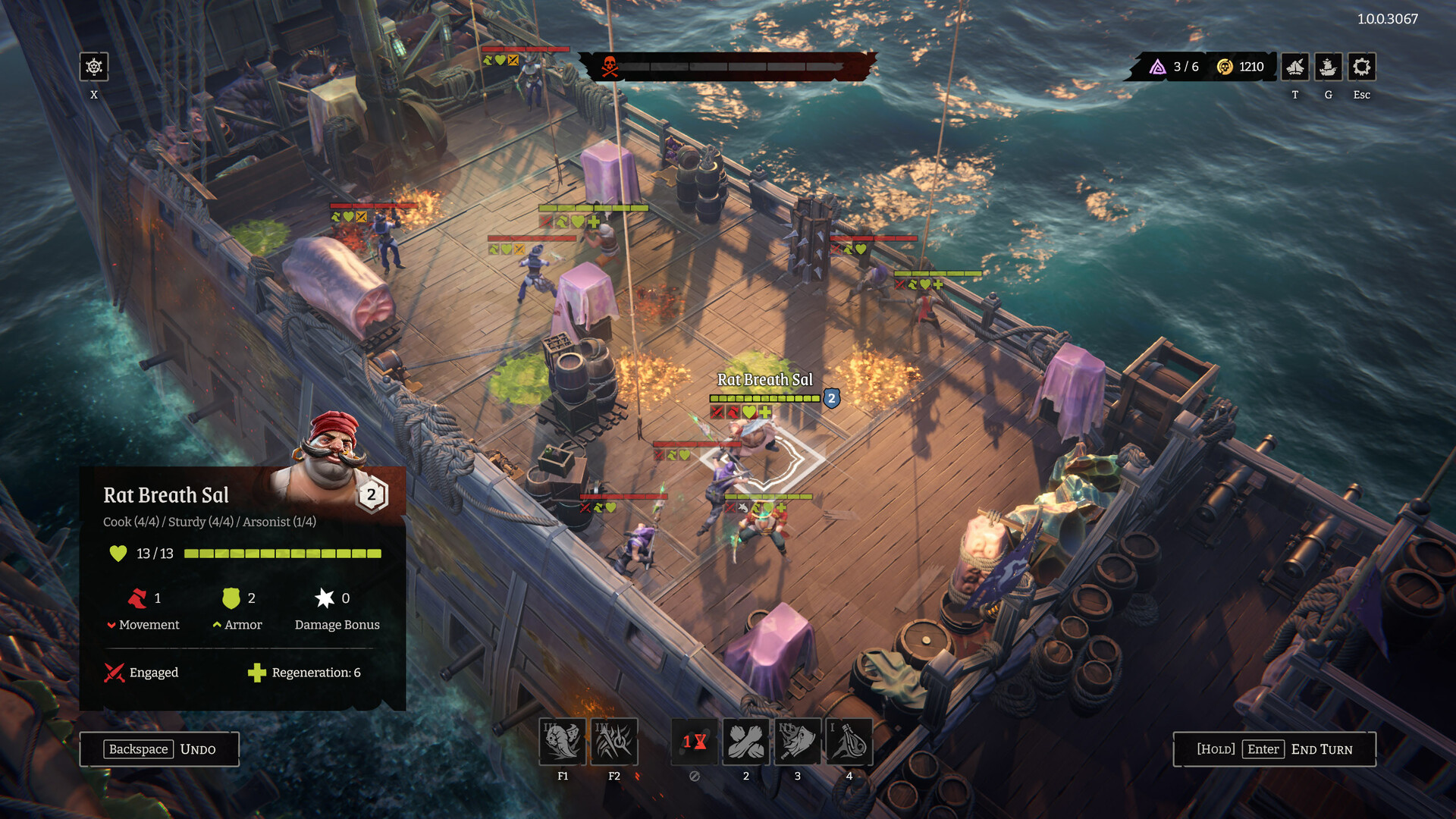Screen dimensions: 1456x819
Task: Select the F1 ability icon
Action: (563, 742)
